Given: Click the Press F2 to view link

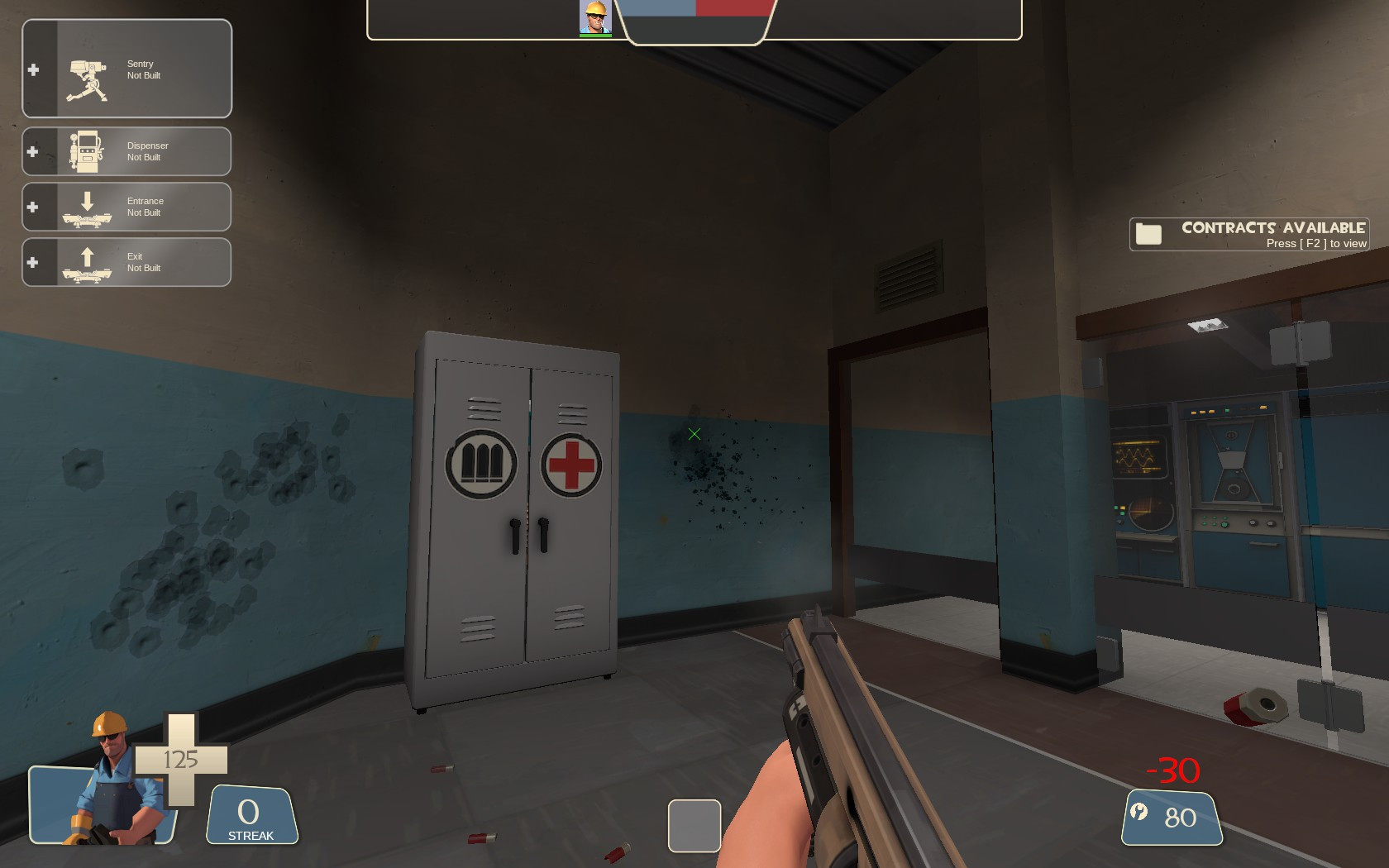Looking at the screenshot, I should pos(1316,244).
